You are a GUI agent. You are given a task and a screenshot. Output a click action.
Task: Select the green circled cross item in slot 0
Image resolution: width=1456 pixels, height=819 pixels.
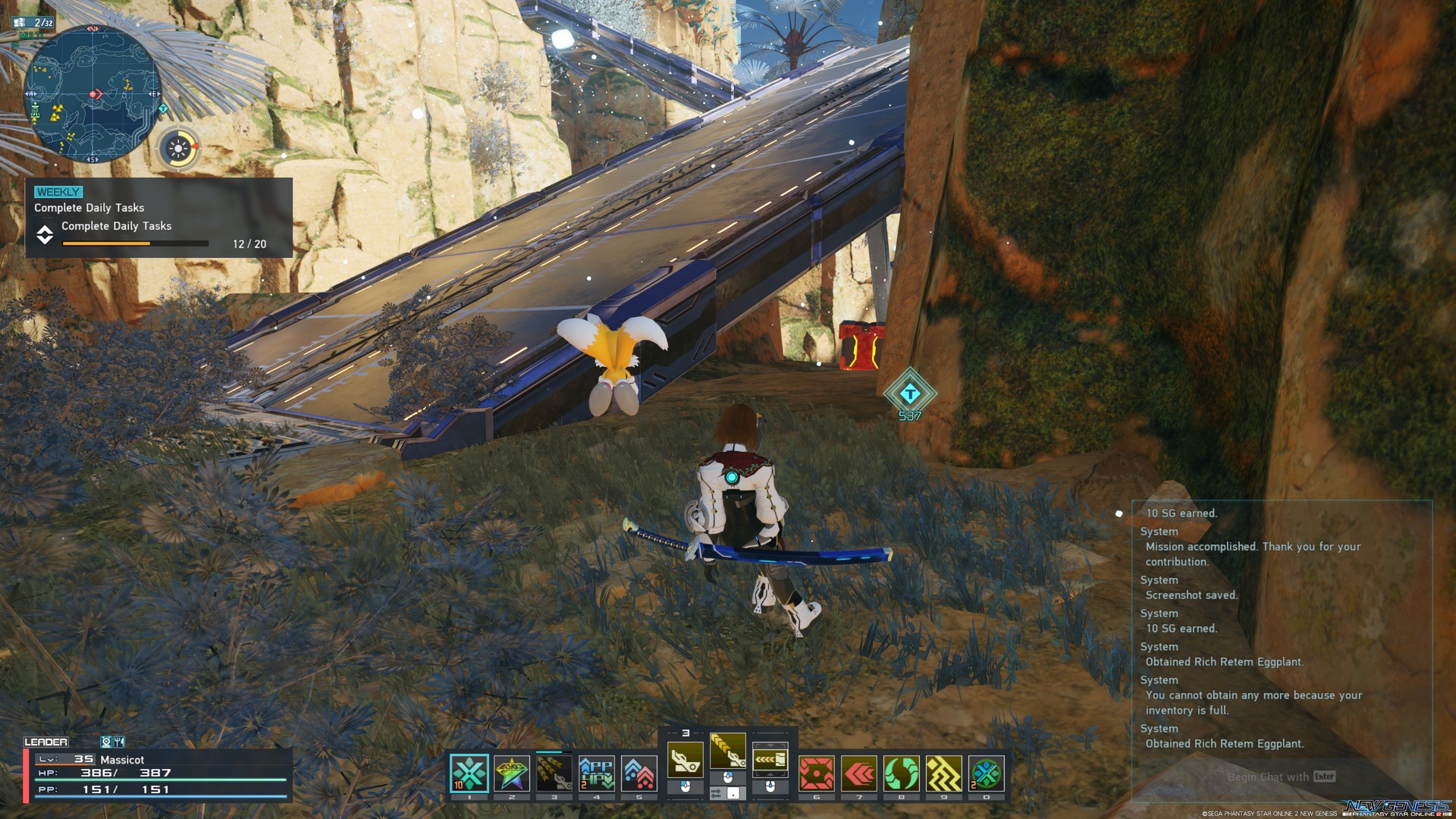(x=987, y=774)
